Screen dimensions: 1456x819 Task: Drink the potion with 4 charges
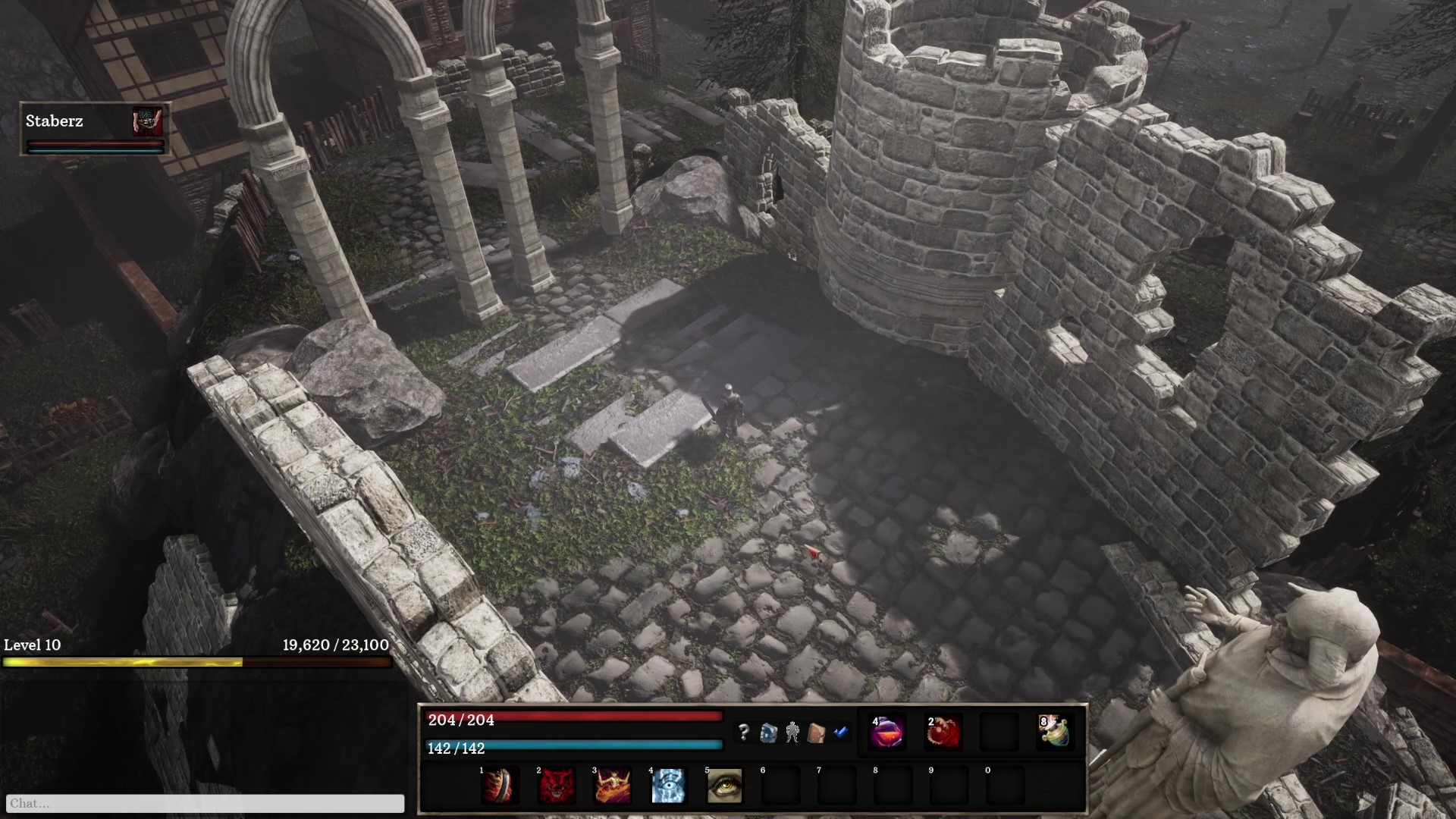pos(889,732)
